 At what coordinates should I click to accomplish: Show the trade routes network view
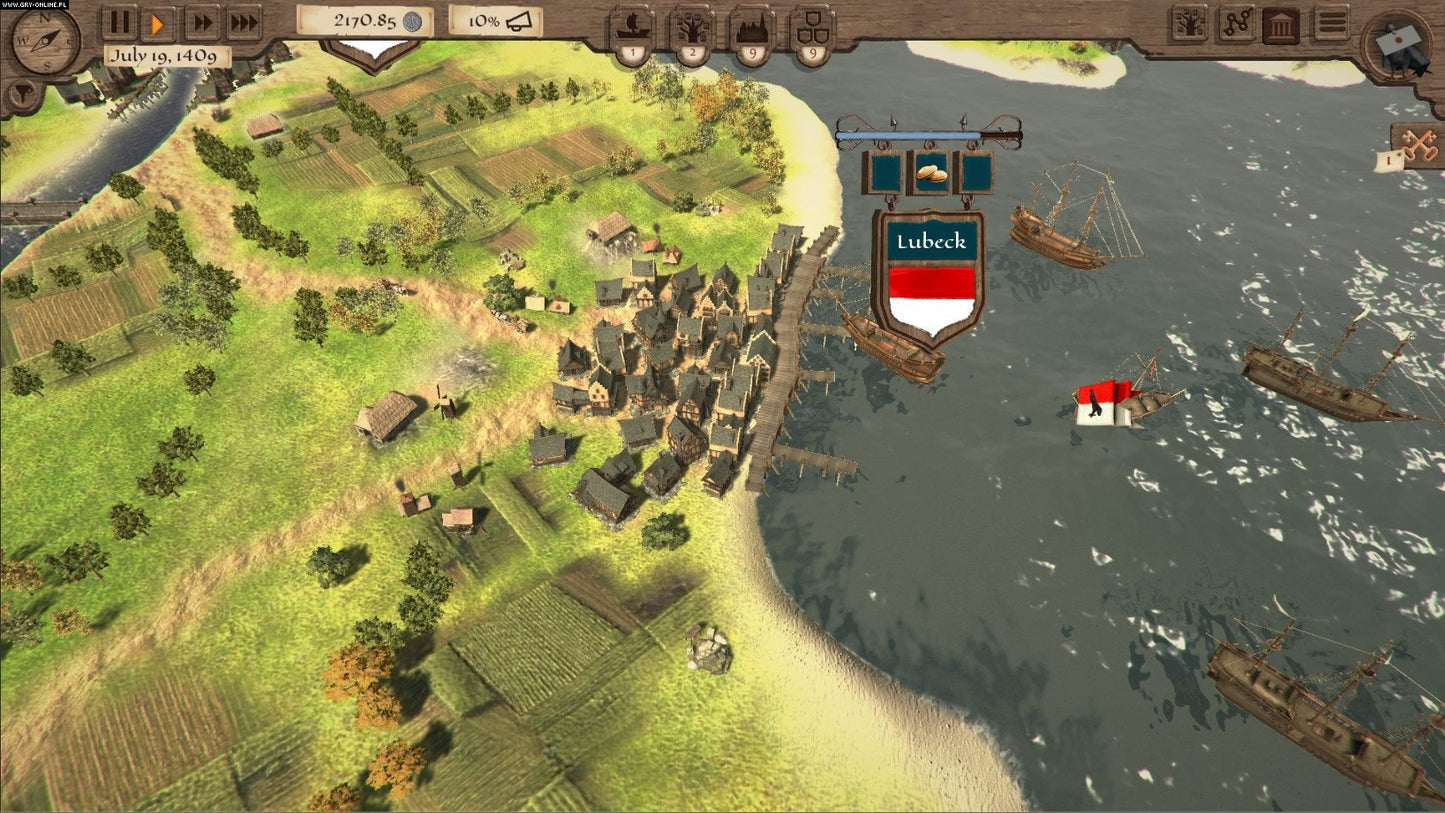1235,24
